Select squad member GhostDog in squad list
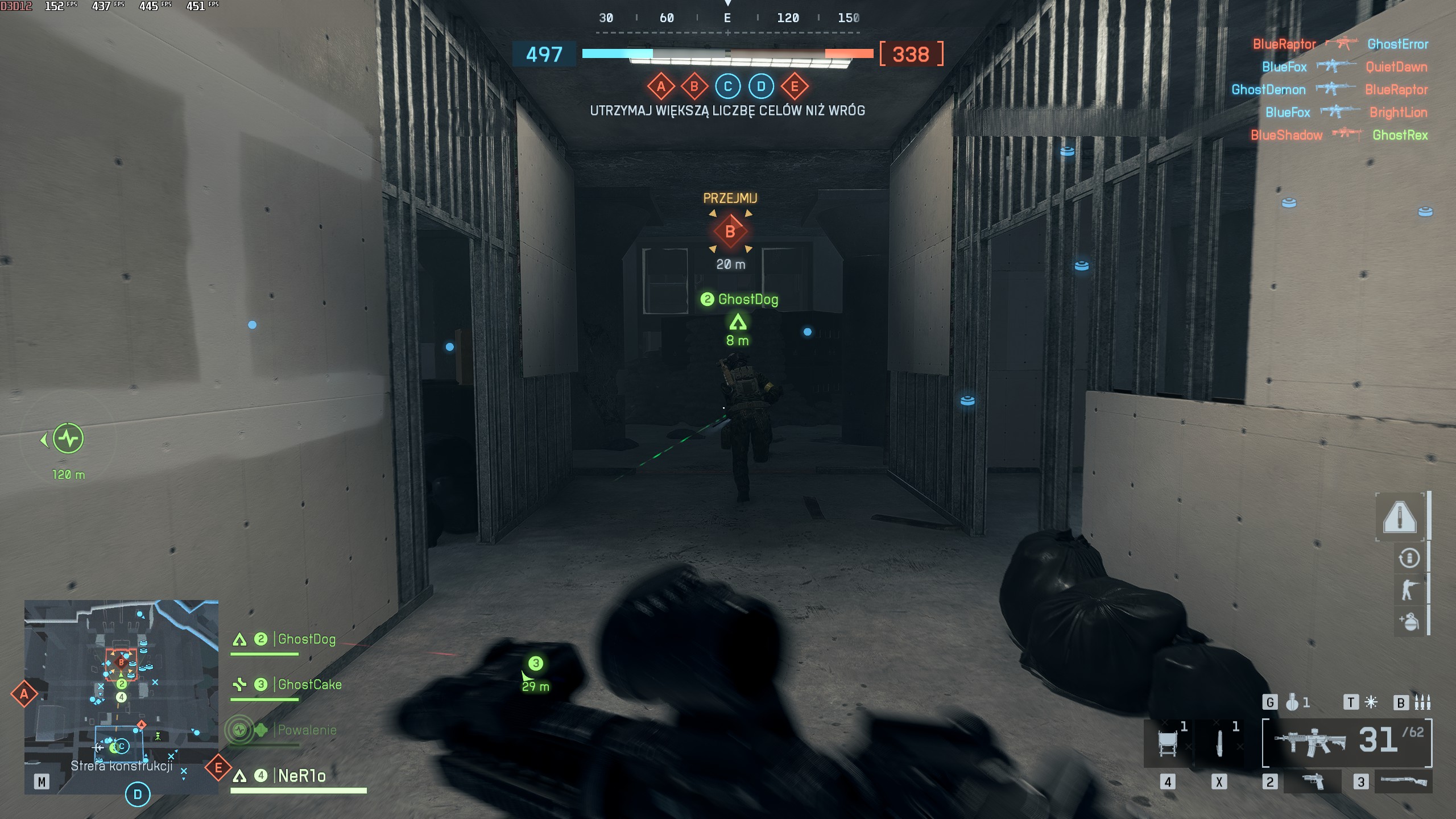Viewport: 1456px width, 819px height. coord(306,640)
